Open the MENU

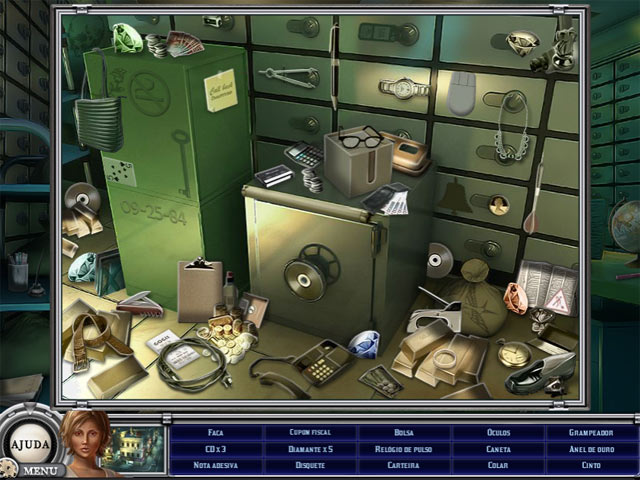click(x=40, y=470)
